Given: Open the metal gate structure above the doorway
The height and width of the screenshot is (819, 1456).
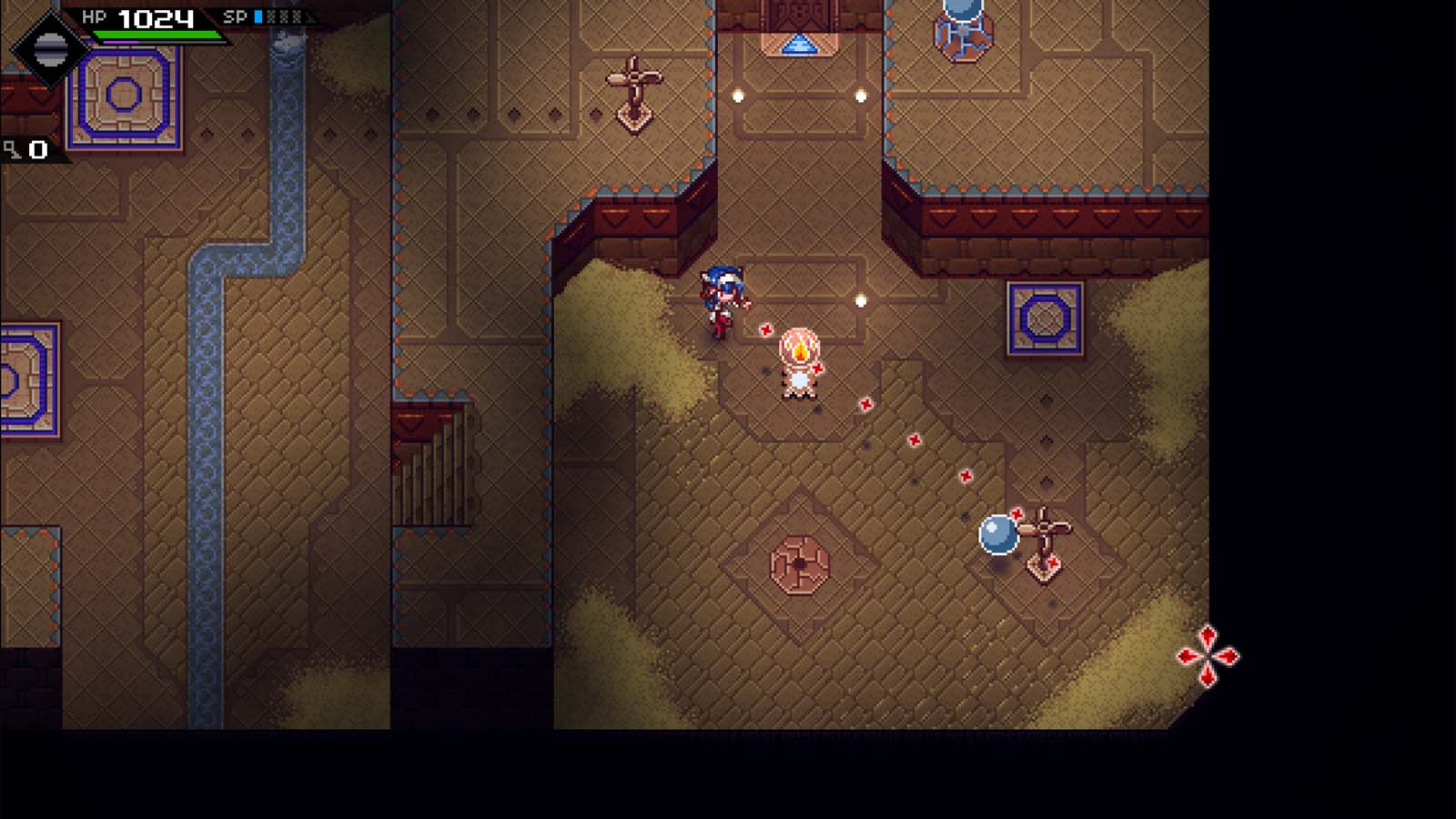Looking at the screenshot, I should click(x=799, y=11).
